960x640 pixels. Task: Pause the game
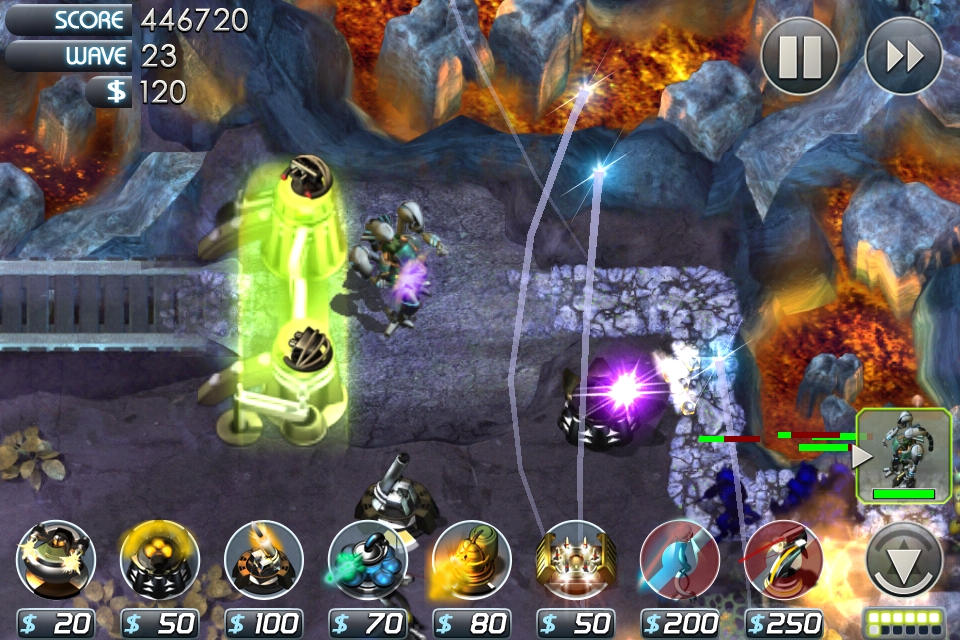(x=799, y=57)
